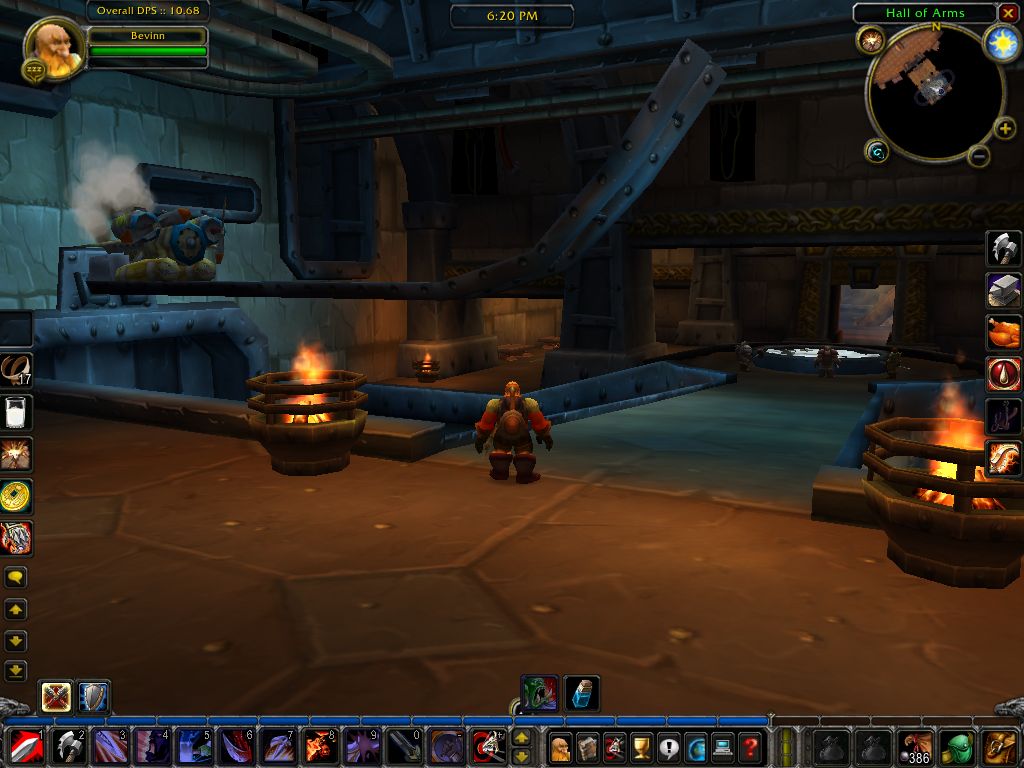Select Bevinn's dwarf portrait
1024x768 pixels.
(x=51, y=46)
